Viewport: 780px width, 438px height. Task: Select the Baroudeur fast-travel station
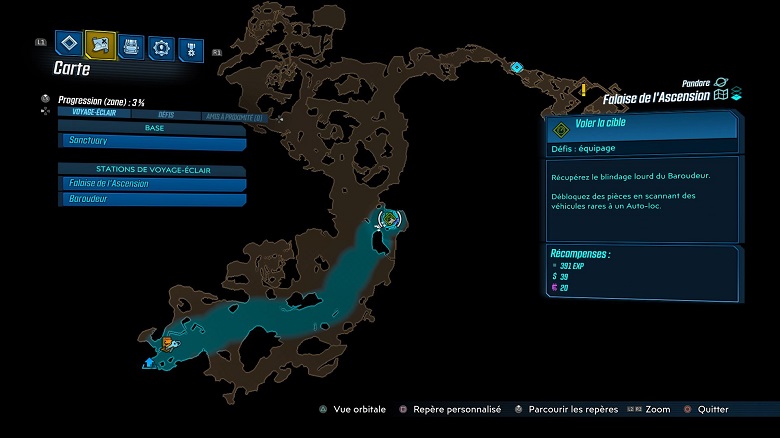point(152,199)
